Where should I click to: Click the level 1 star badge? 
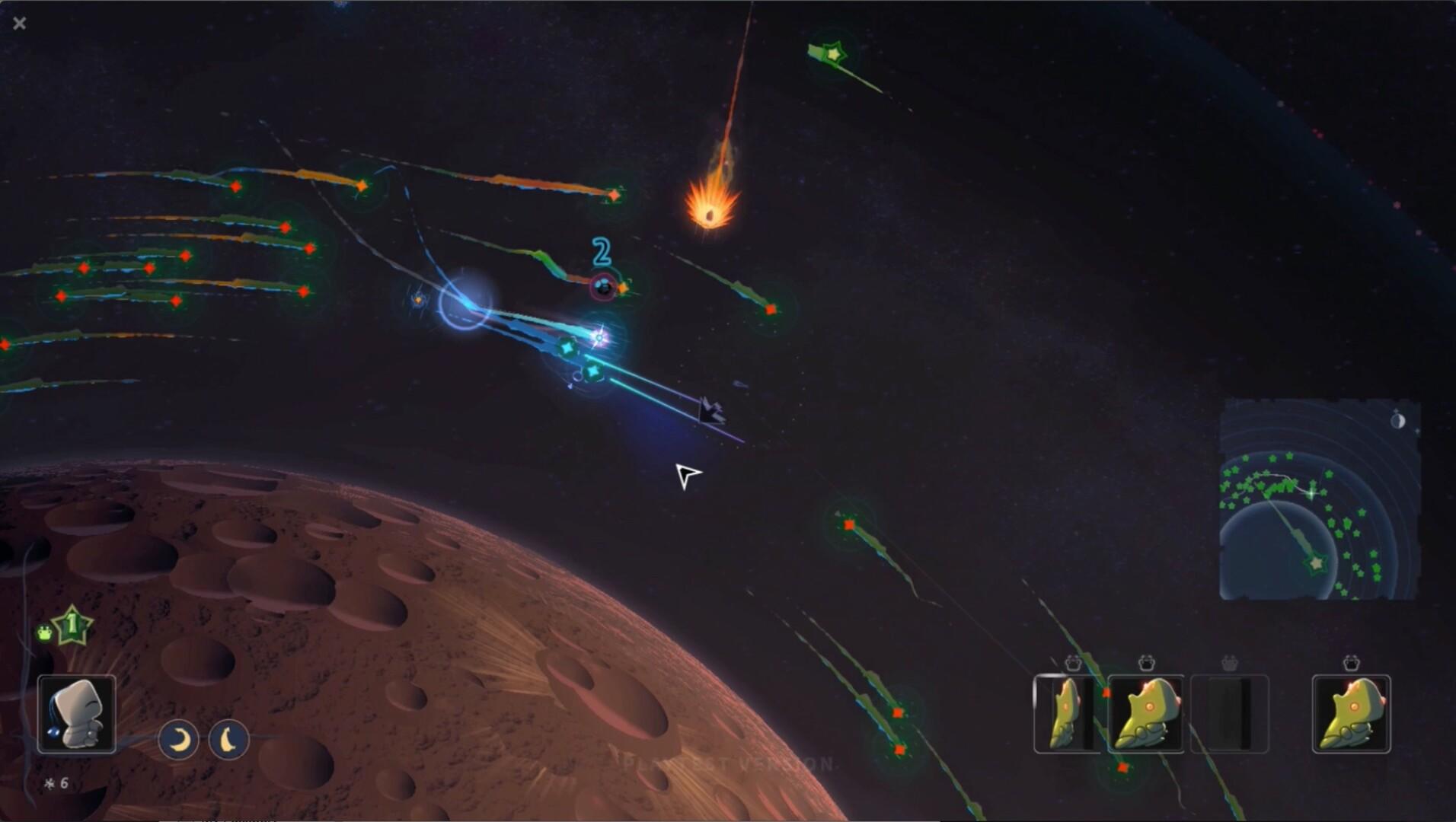(x=70, y=624)
